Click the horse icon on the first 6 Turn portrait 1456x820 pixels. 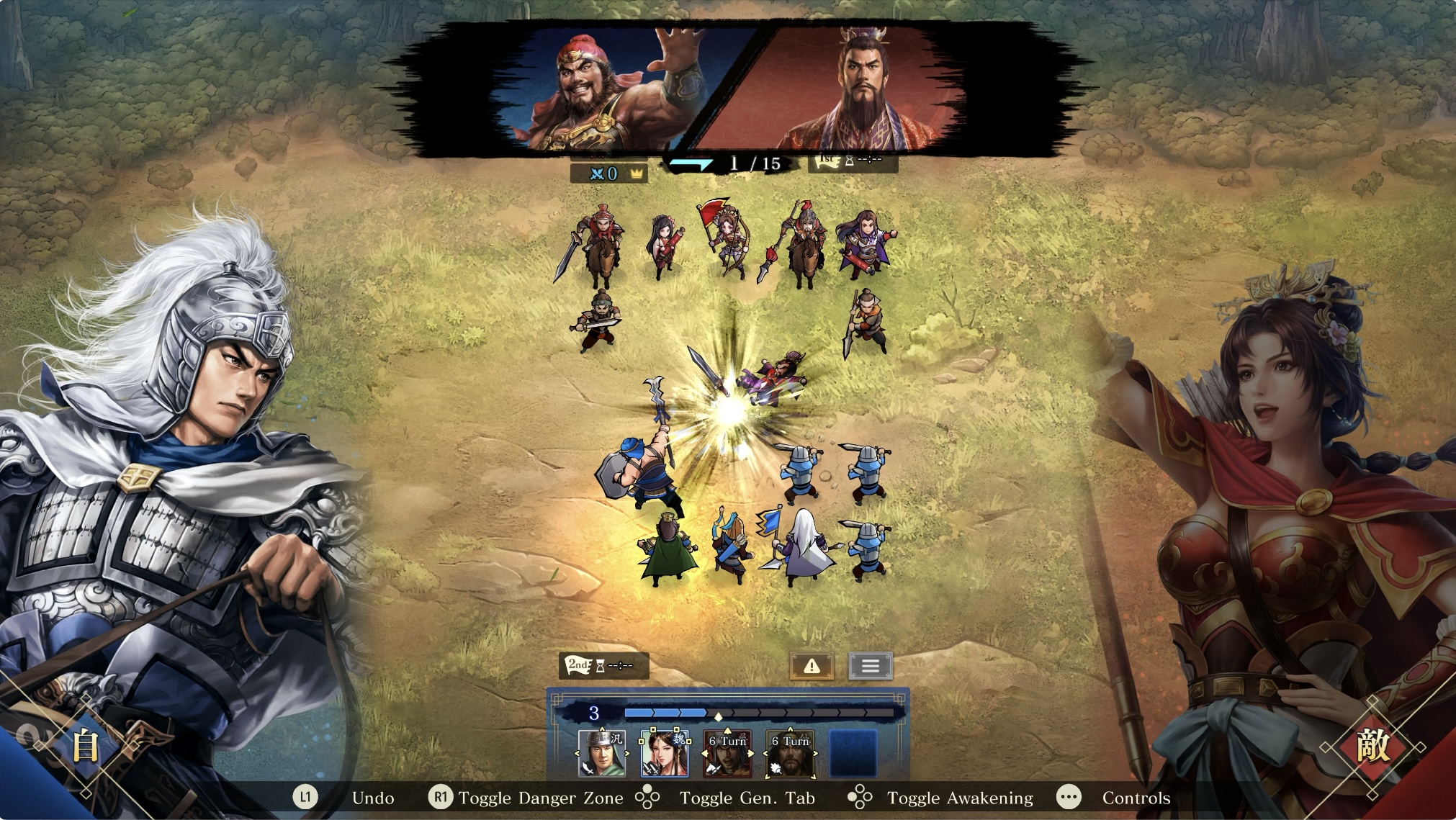(712, 770)
